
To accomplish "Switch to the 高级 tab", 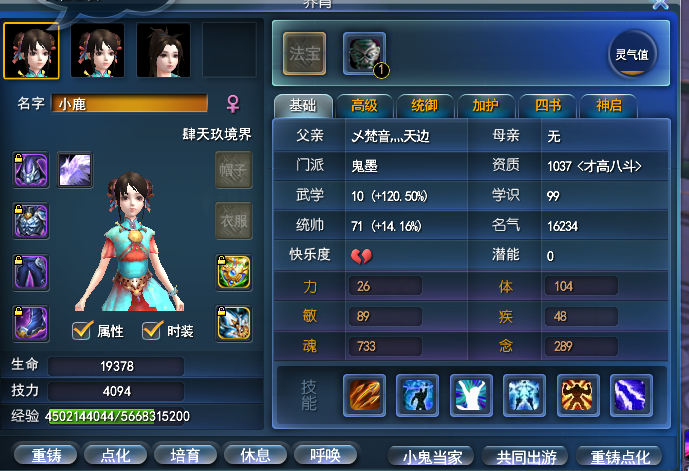I will pos(364,106).
